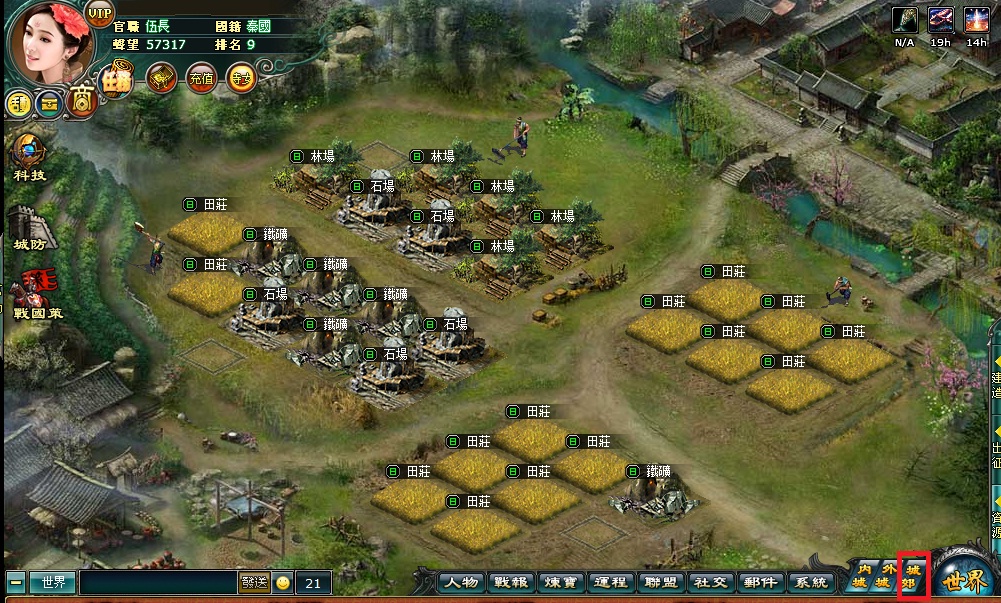
Task: Open the 煉寶 treasure forging menu
Action: [x=560, y=582]
